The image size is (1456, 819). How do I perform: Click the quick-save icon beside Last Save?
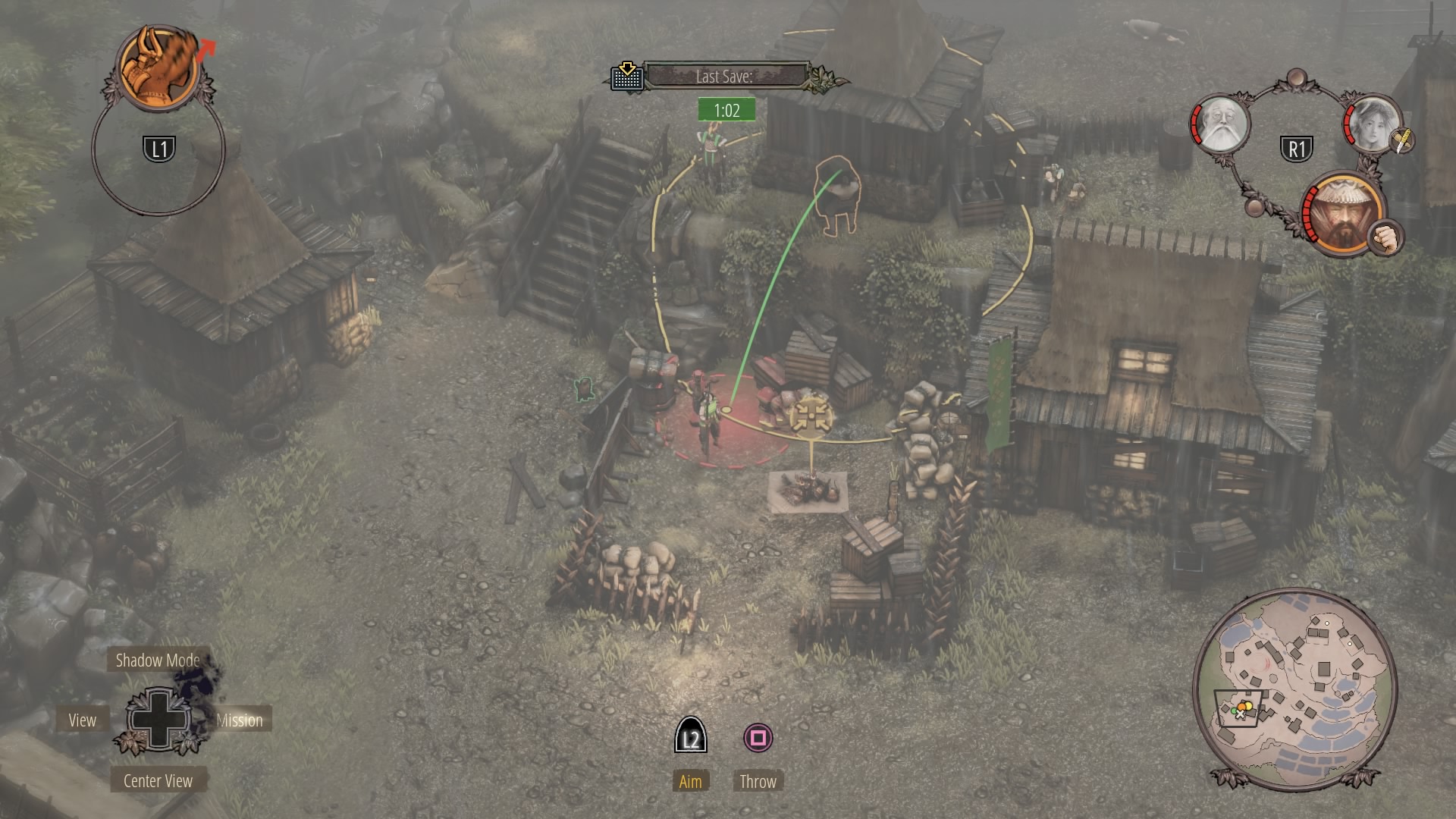point(627,76)
